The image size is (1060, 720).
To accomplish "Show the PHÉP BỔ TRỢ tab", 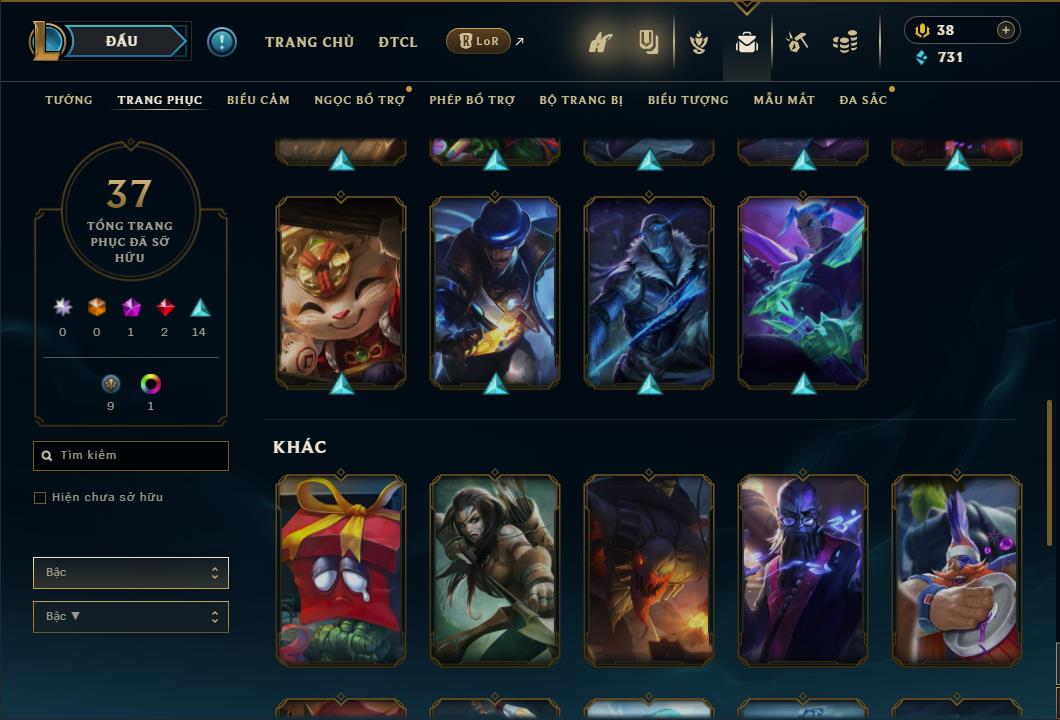I will pos(471,100).
